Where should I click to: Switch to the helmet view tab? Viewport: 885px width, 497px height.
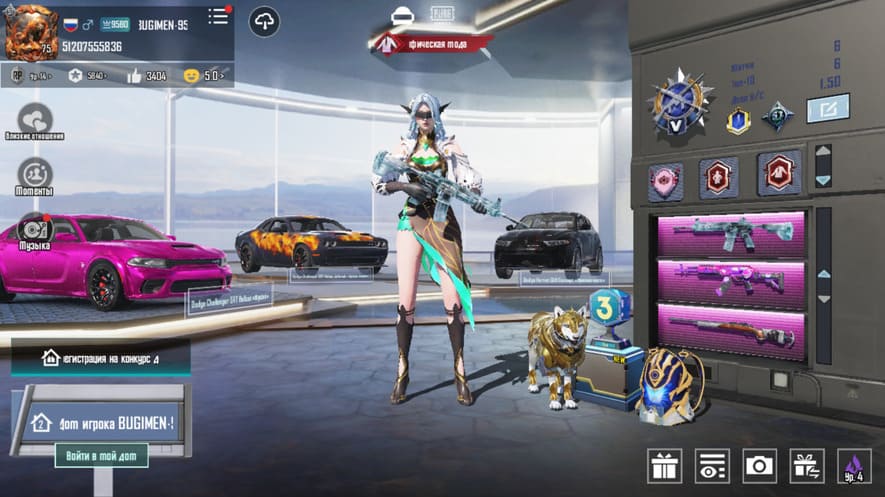tap(404, 16)
